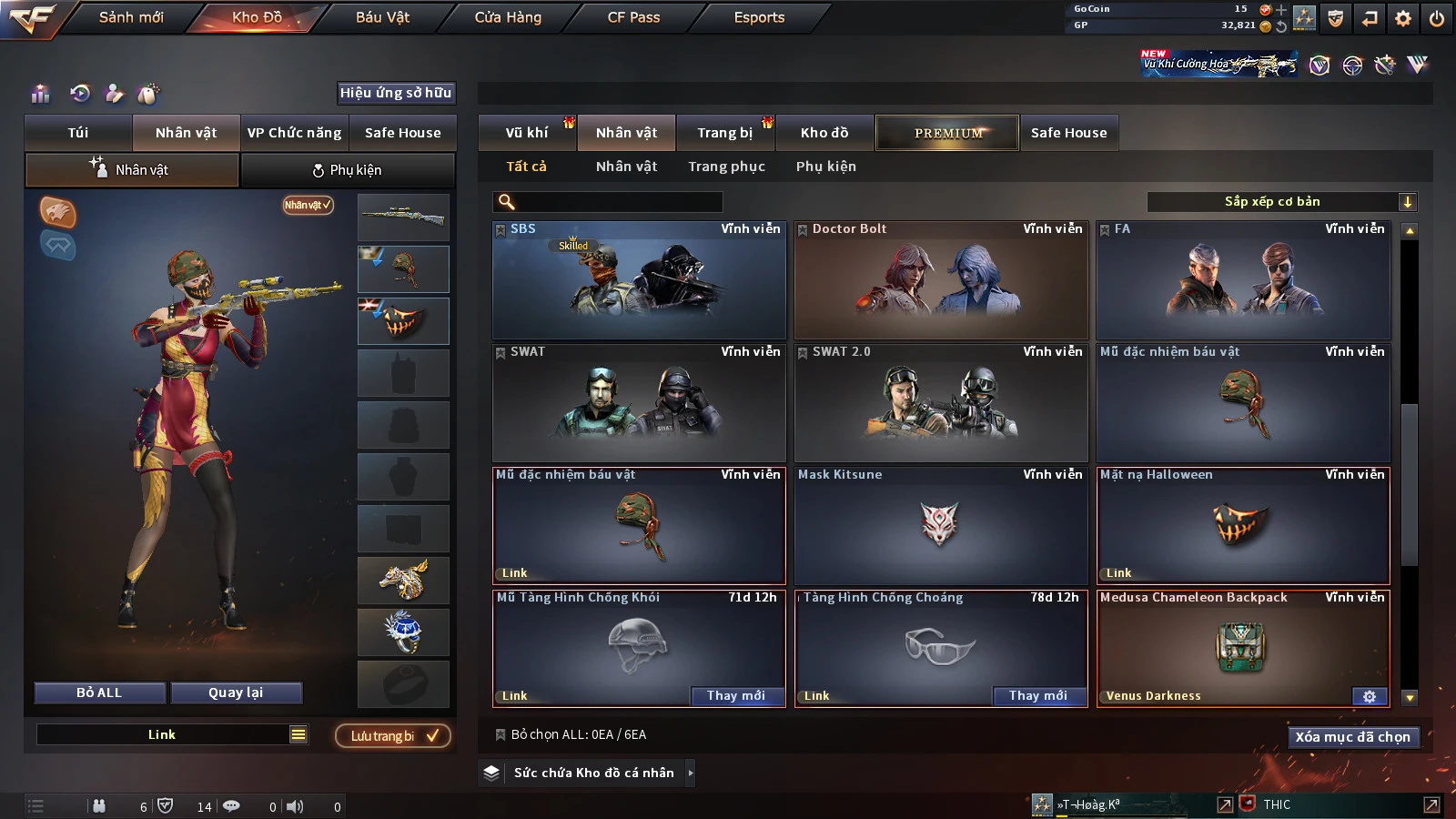This screenshot has width=1456, height=819.
Task: Click the Bỏ ALL button
Action: point(99,693)
